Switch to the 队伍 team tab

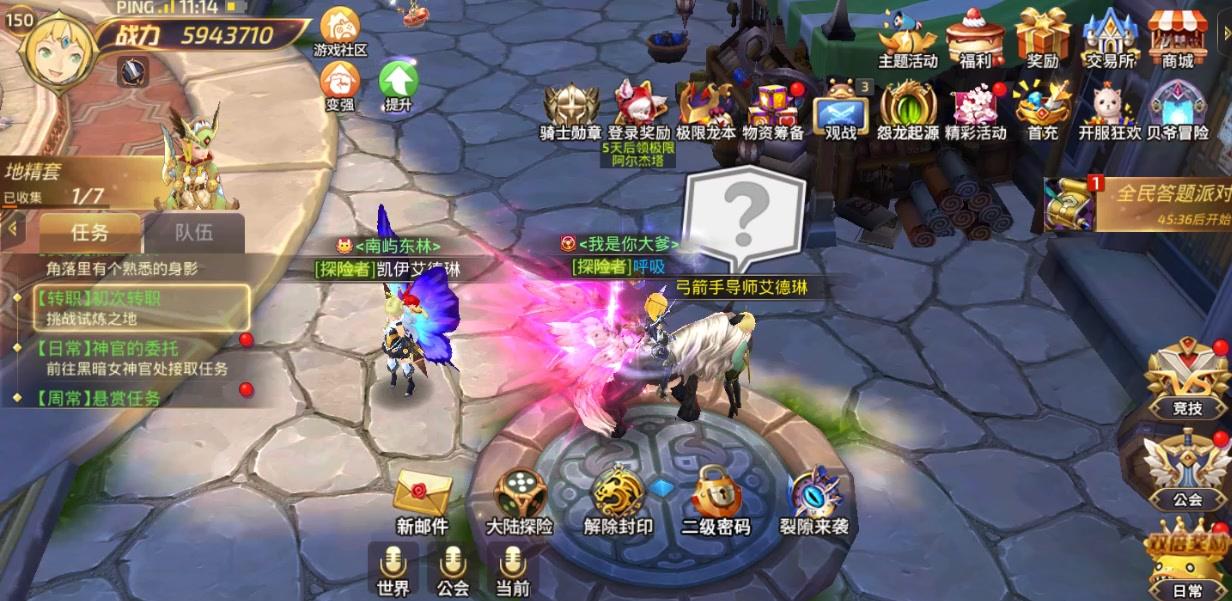pyautogui.click(x=194, y=233)
